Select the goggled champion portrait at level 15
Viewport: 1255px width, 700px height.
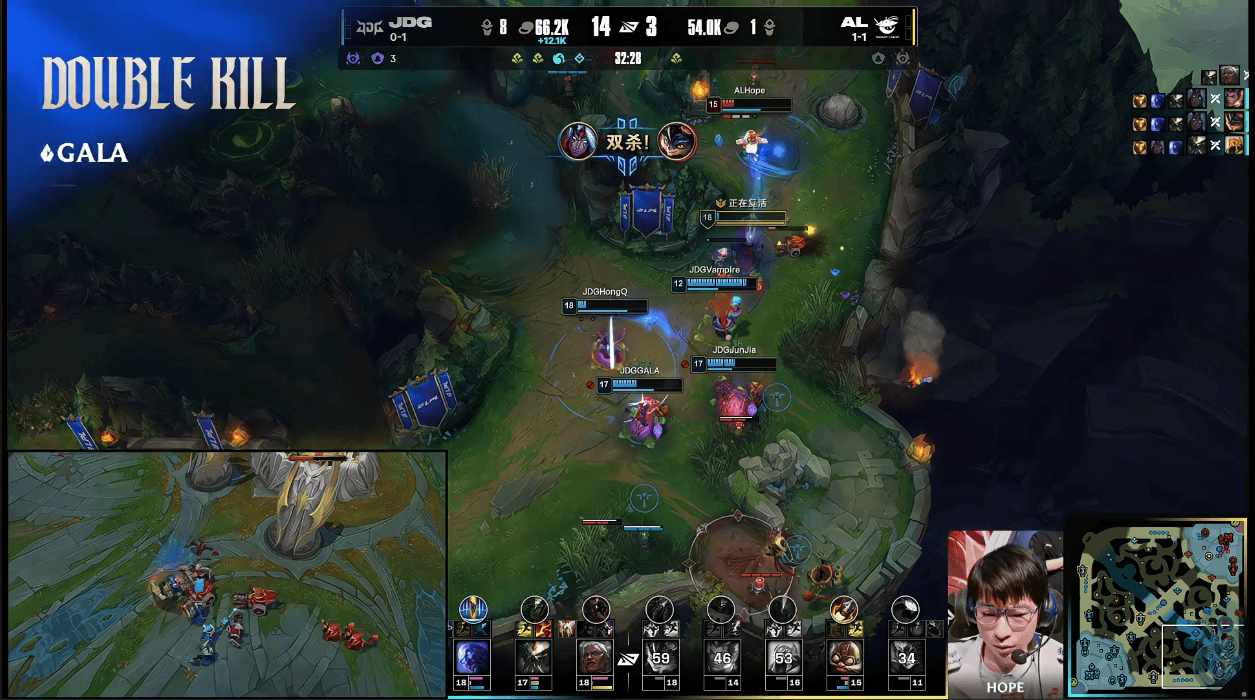click(x=845, y=658)
